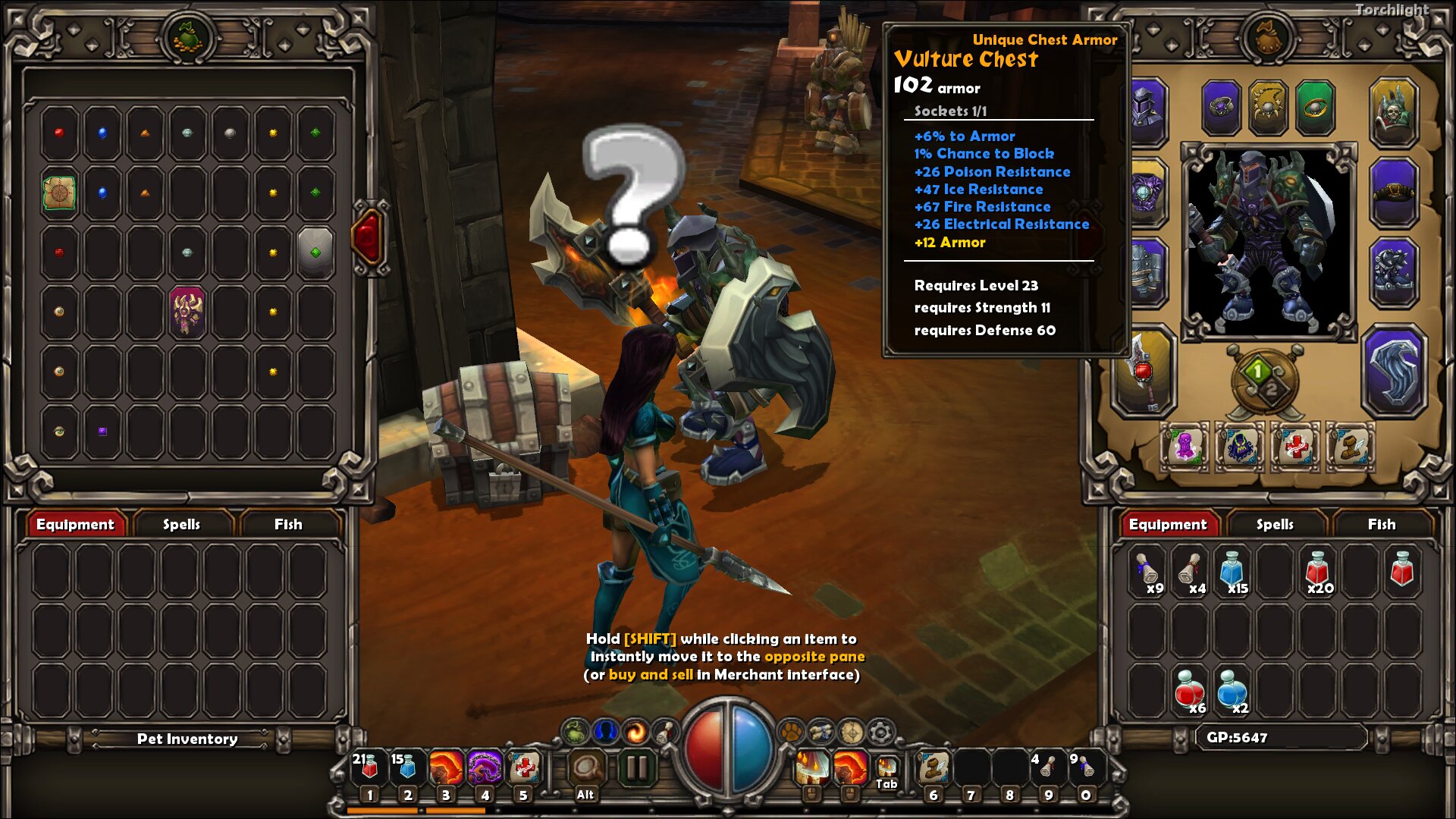Switch to the stash Spells tab
The height and width of the screenshot is (819, 1456).
181,524
